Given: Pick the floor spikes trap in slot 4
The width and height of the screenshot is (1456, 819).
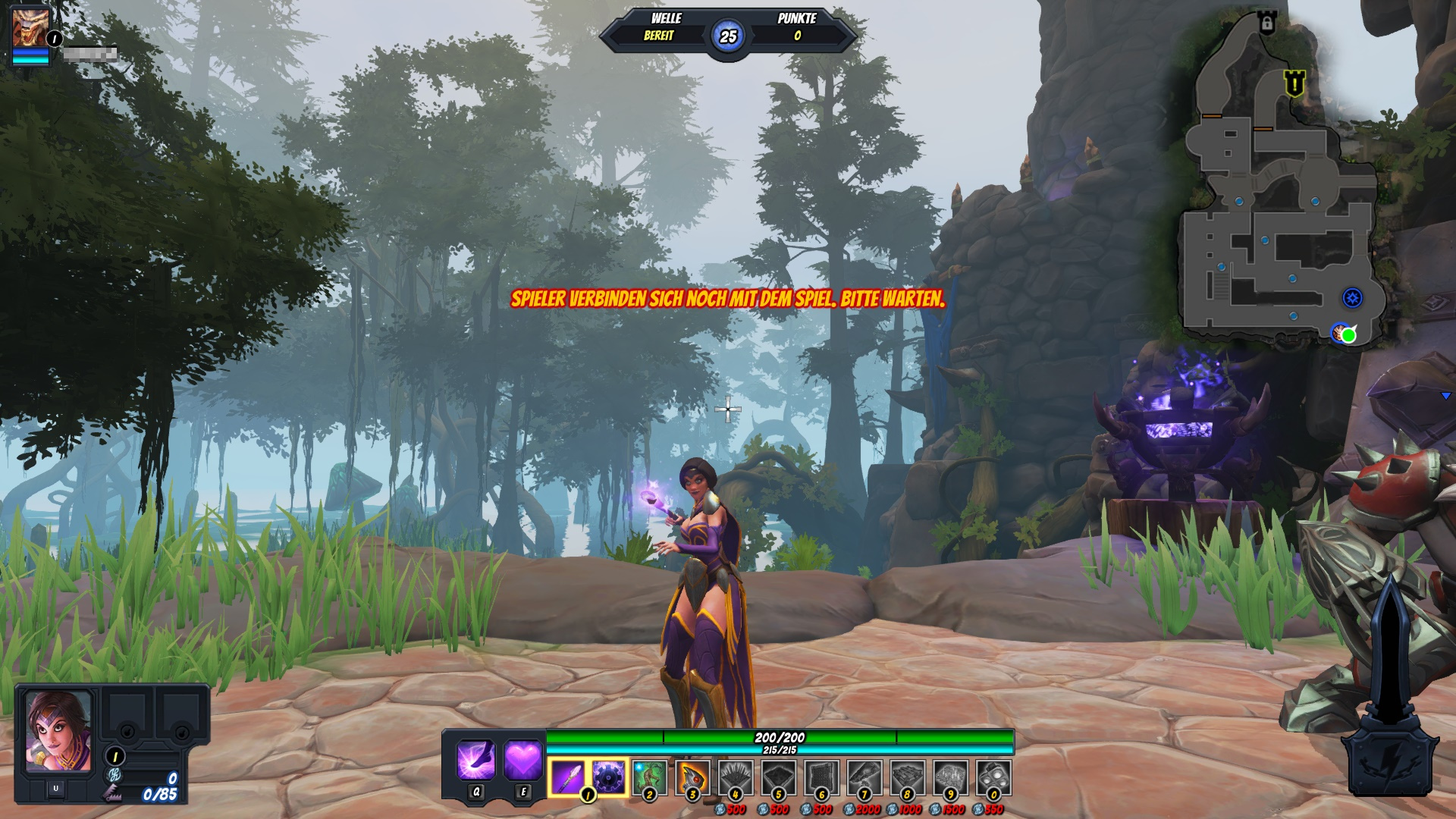Looking at the screenshot, I should click(x=735, y=777).
